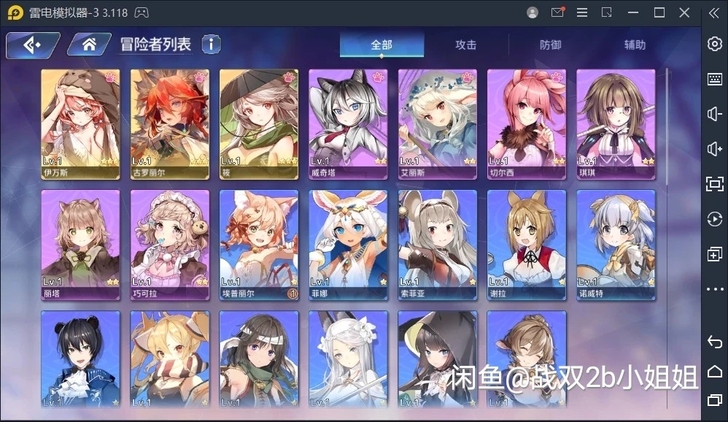Switch to the 辅助 tab

(x=635, y=45)
